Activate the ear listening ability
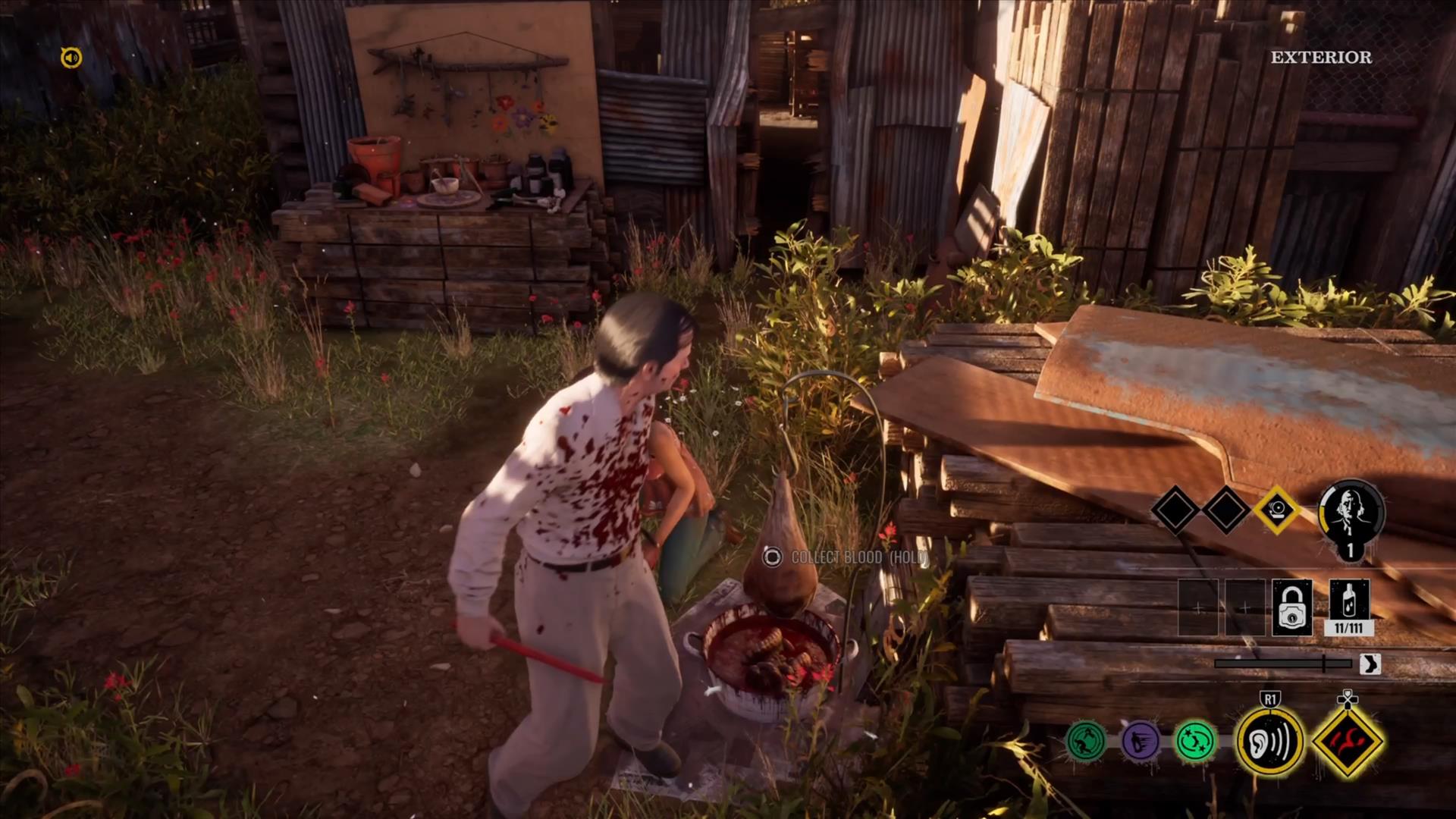The width and height of the screenshot is (1456, 819). coord(1269,741)
